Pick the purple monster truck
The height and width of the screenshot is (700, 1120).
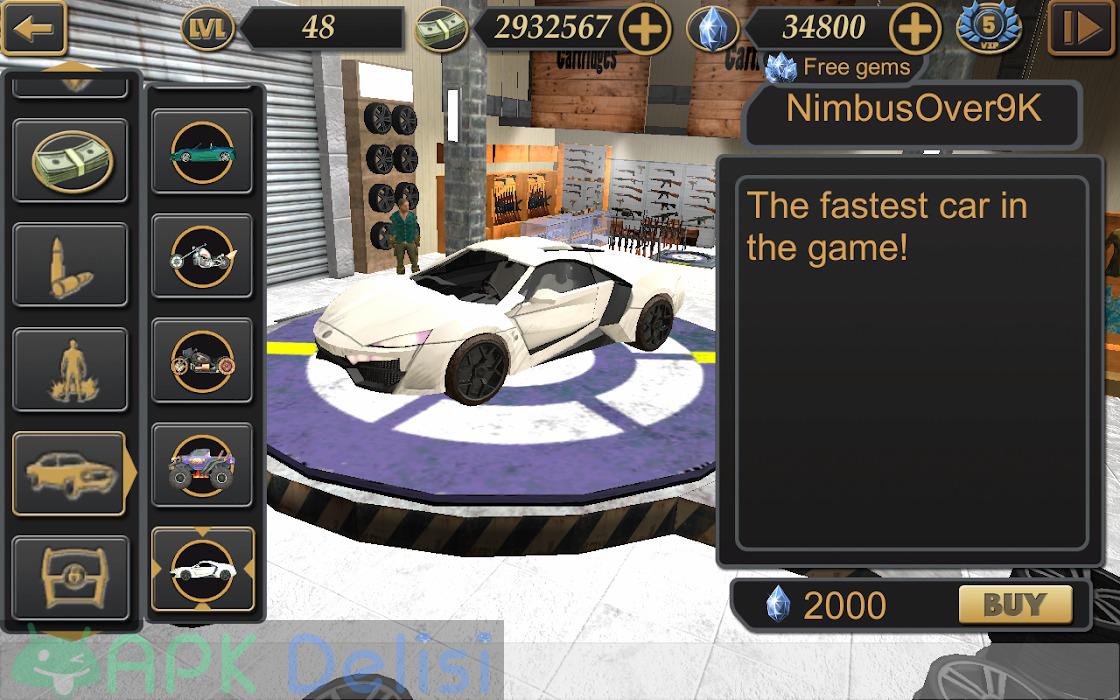pos(202,464)
